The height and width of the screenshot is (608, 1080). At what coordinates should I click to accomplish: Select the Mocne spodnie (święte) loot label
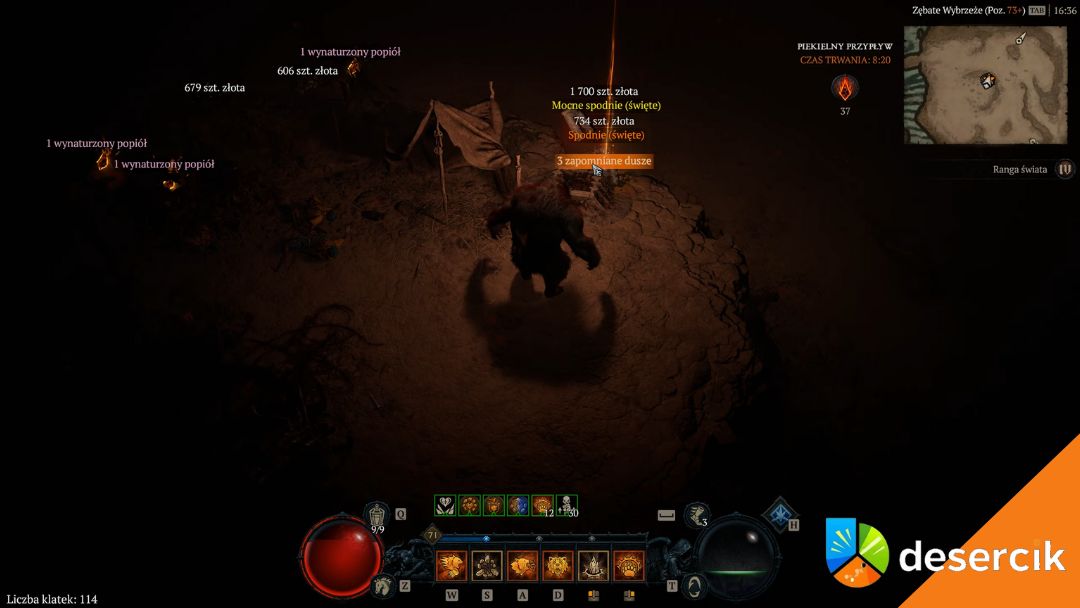pyautogui.click(x=606, y=105)
